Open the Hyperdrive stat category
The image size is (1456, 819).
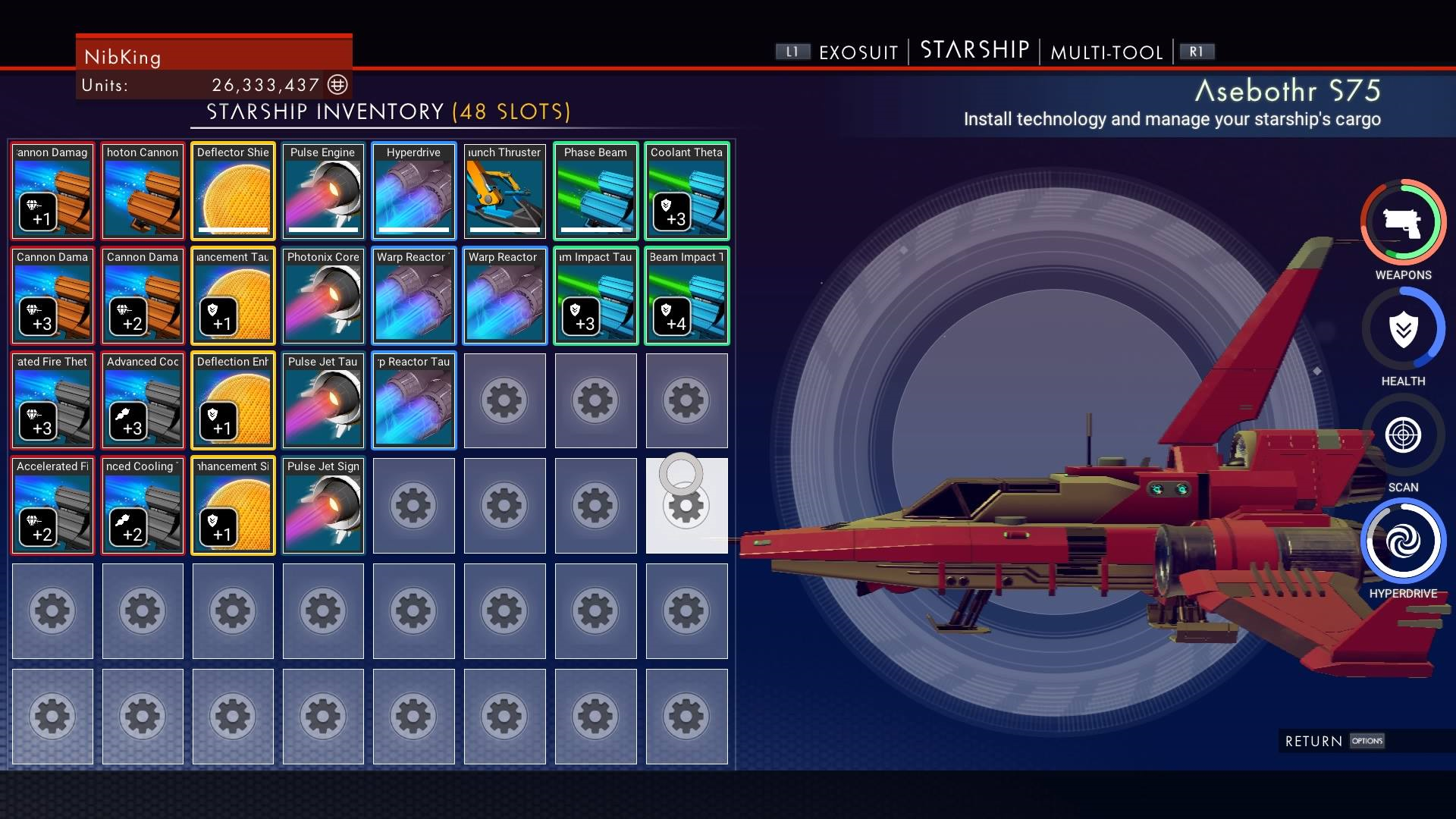point(1403,541)
